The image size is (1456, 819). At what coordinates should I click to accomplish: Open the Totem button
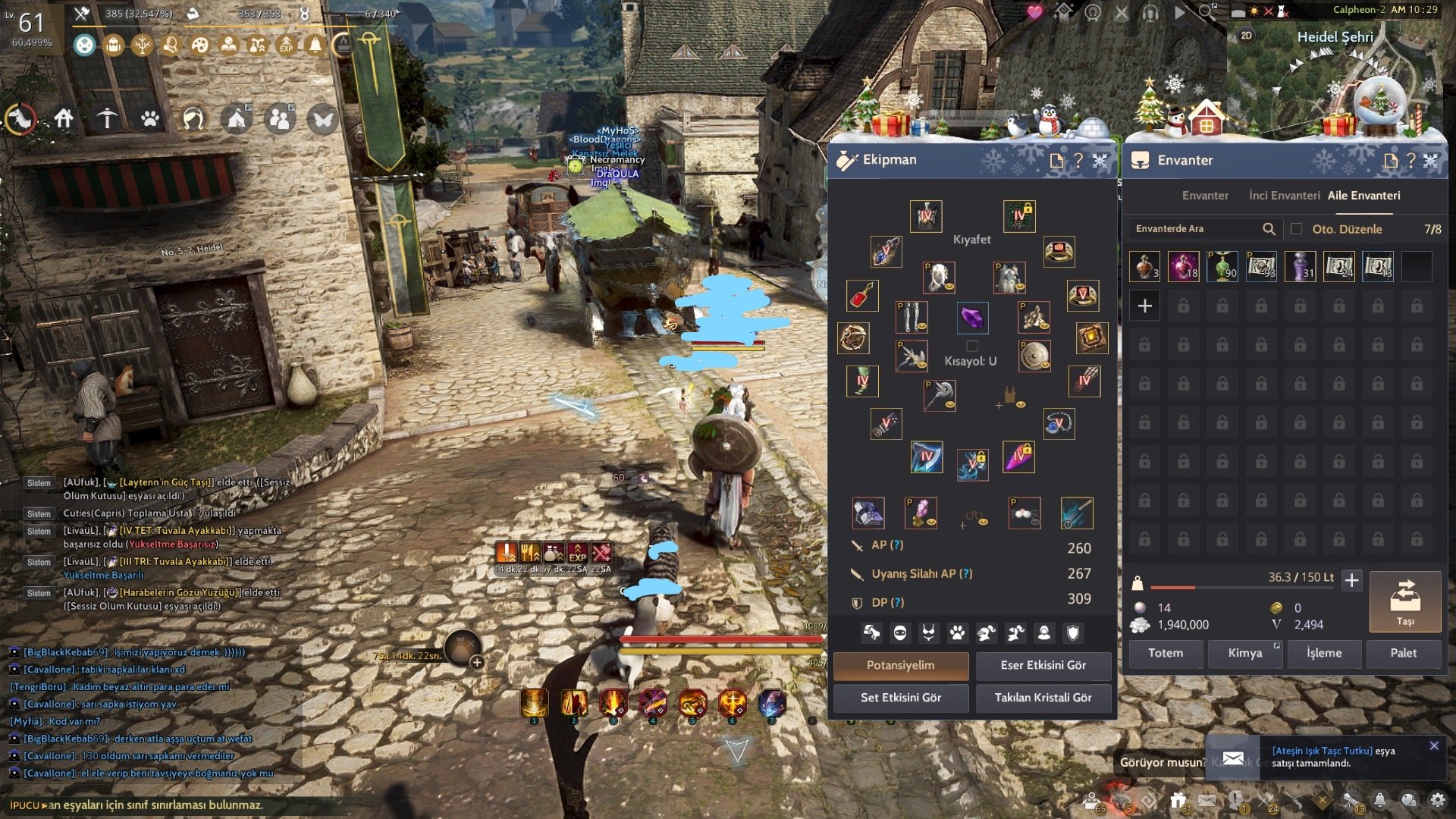tap(1166, 653)
